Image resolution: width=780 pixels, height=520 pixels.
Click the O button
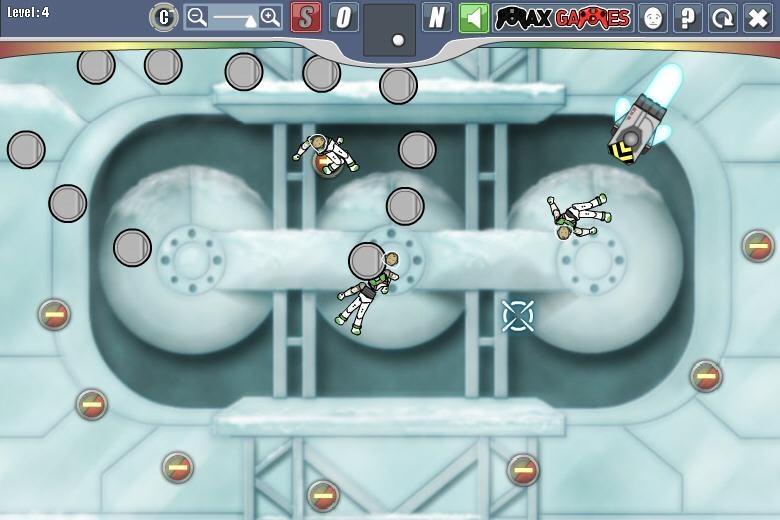coord(344,17)
